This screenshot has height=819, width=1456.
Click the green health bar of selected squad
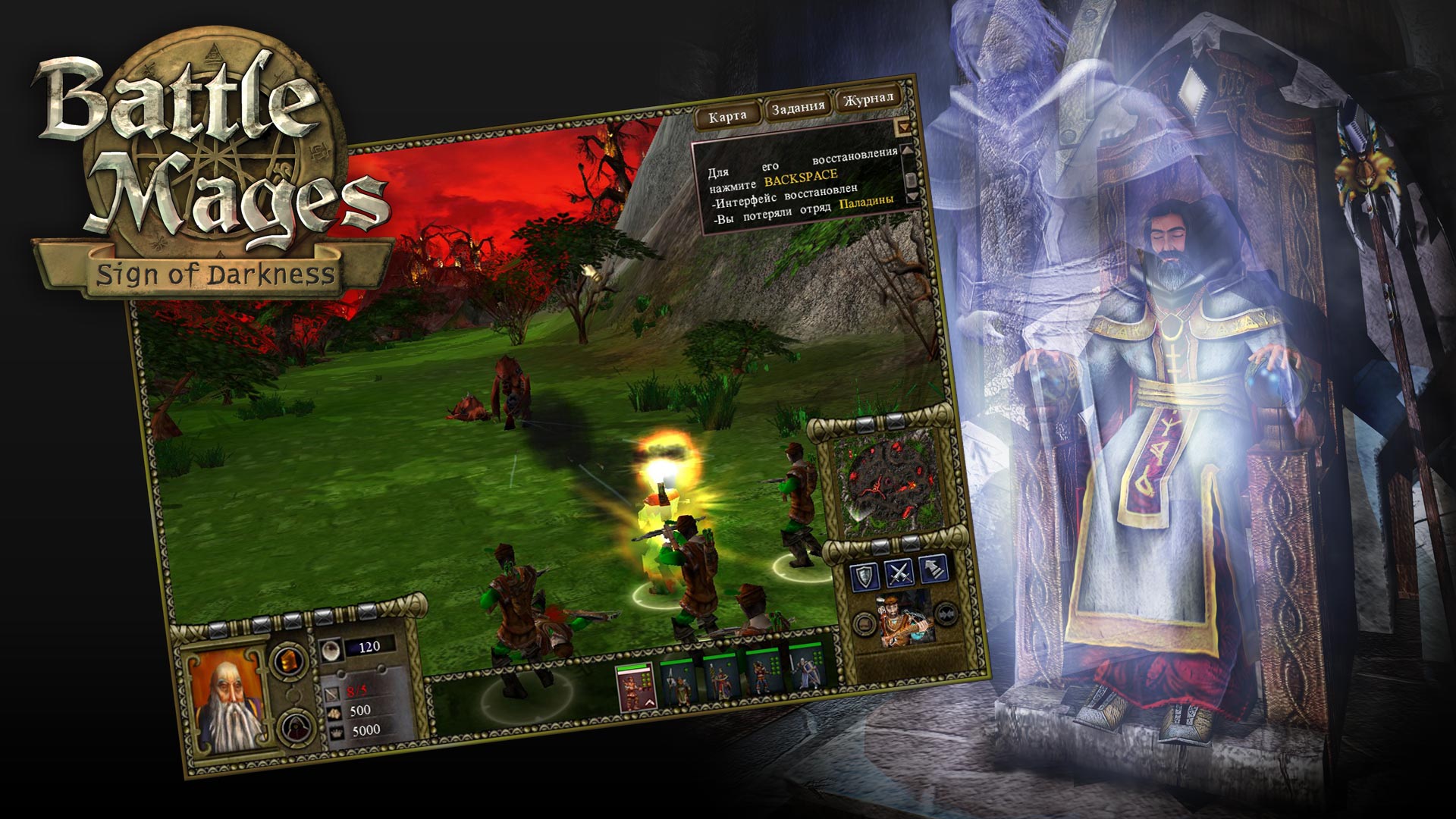click(x=631, y=667)
